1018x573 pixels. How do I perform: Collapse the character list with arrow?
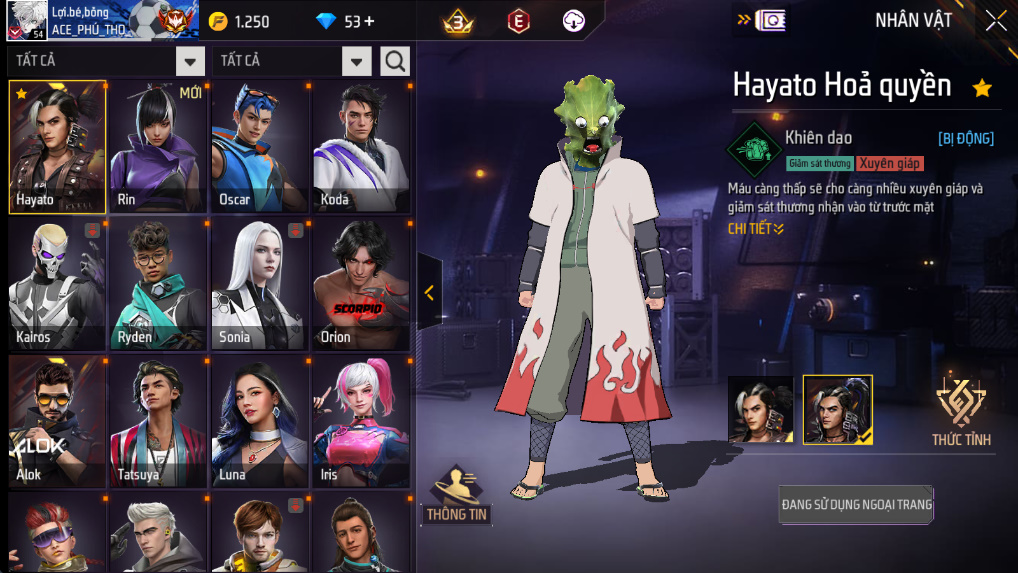pyautogui.click(x=429, y=292)
